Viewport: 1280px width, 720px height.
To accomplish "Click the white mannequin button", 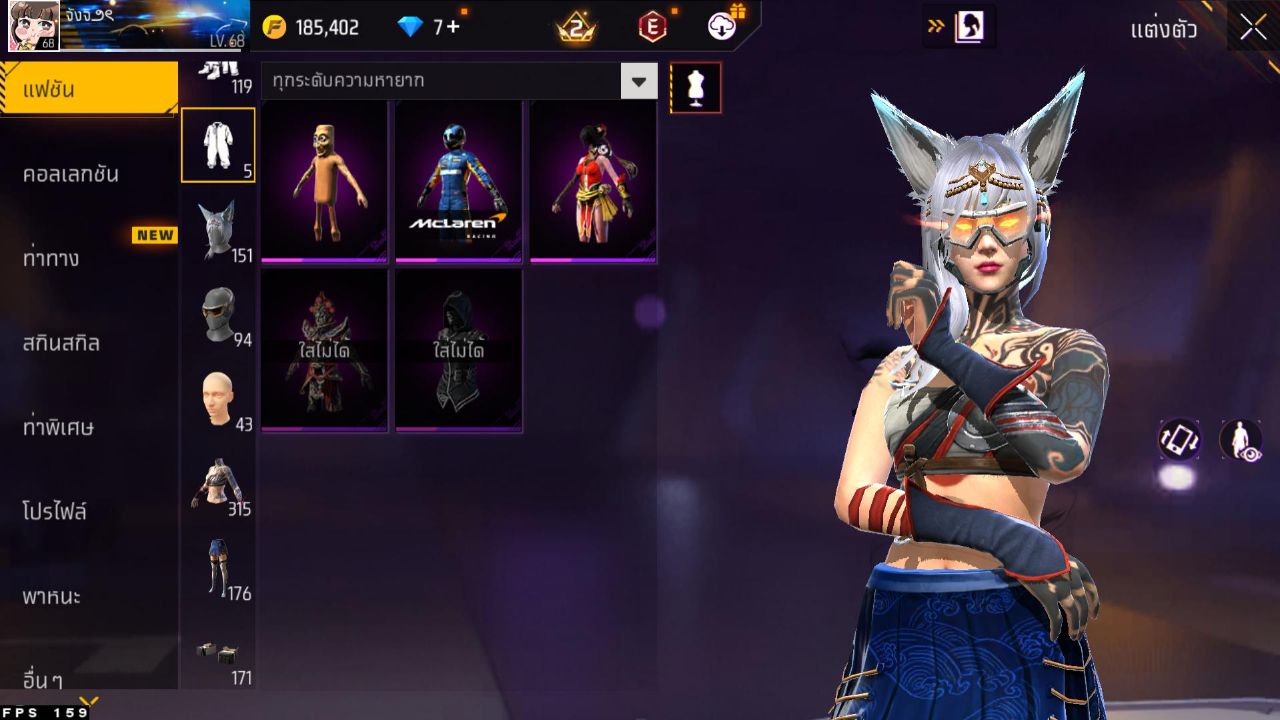I will pyautogui.click(x=695, y=88).
